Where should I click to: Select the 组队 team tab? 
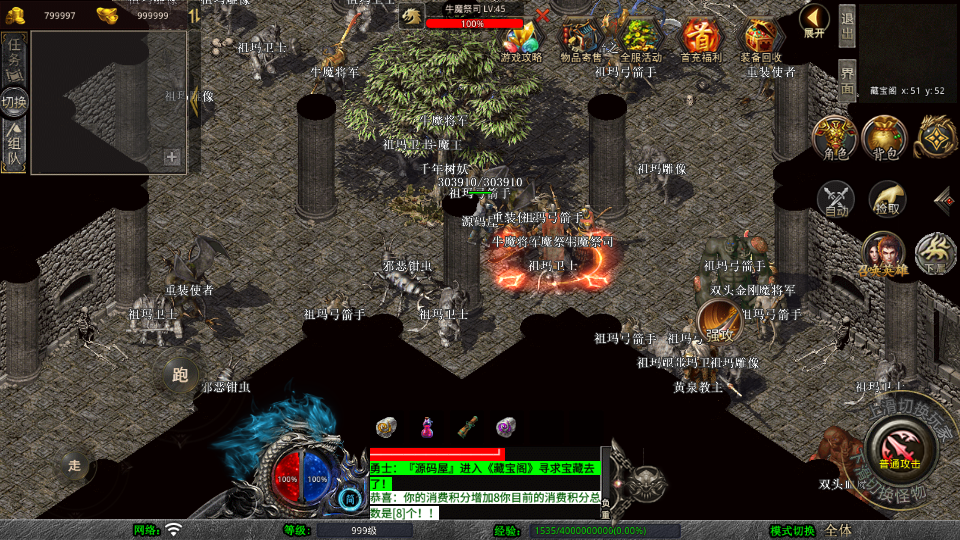click(15, 147)
